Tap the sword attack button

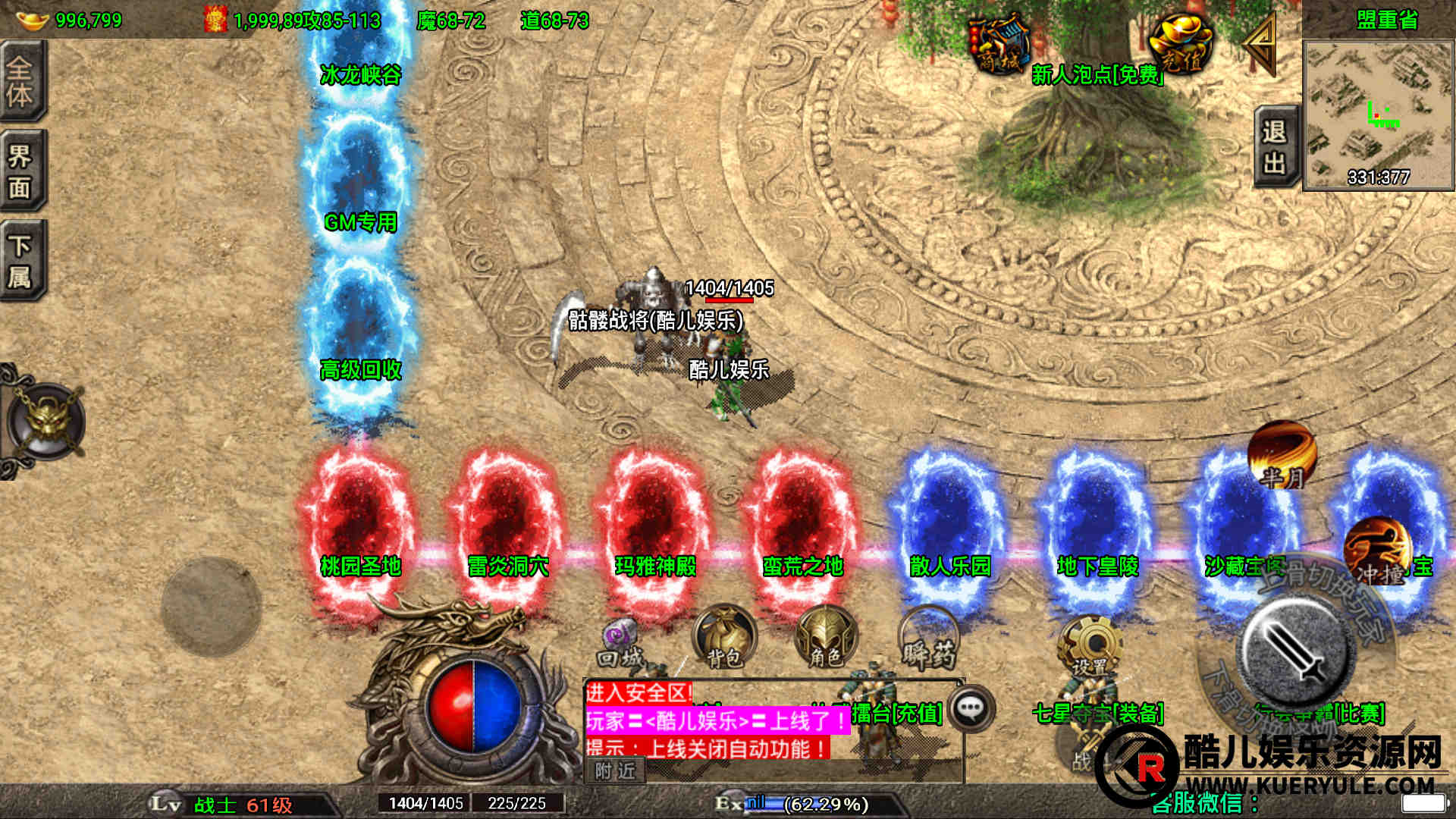pos(1295,654)
